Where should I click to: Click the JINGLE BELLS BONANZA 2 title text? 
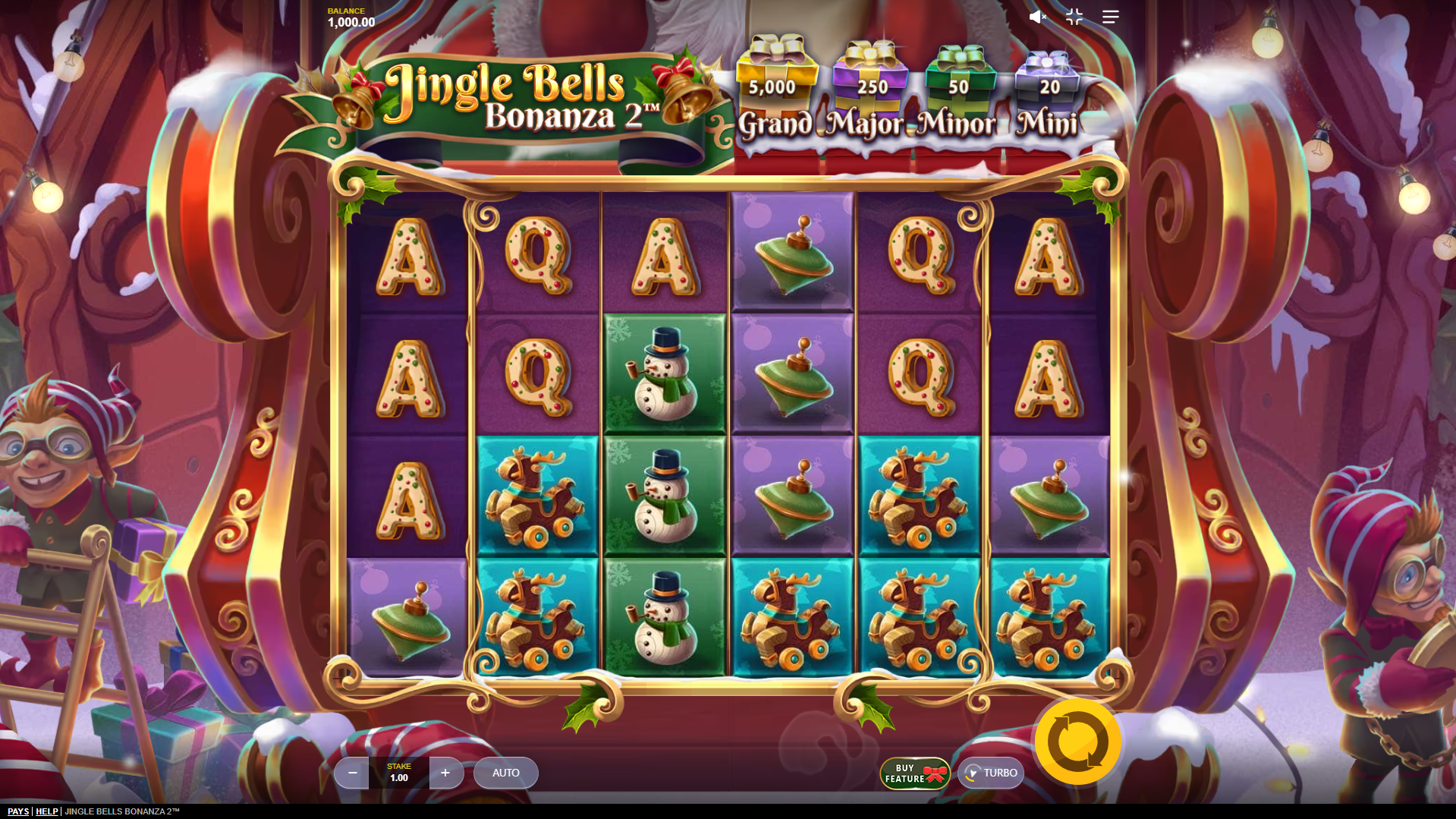(121, 811)
